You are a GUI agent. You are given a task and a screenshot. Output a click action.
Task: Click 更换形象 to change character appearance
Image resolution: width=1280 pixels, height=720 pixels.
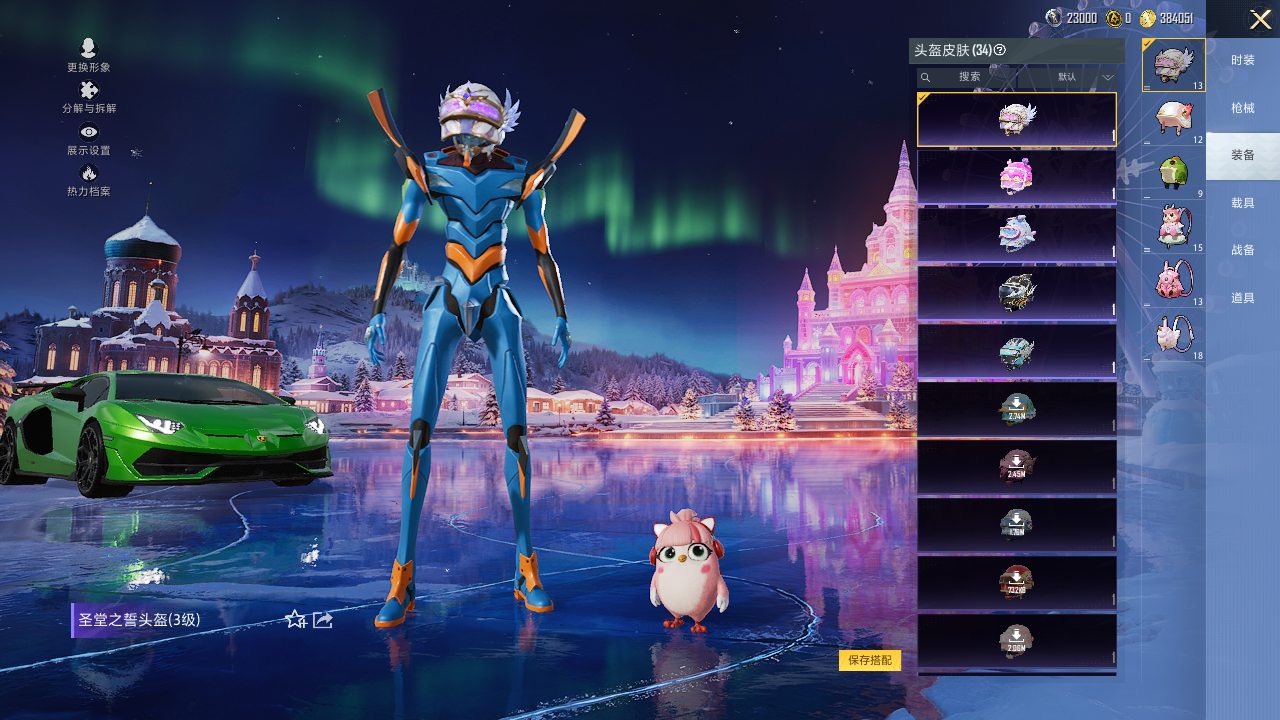[89, 55]
